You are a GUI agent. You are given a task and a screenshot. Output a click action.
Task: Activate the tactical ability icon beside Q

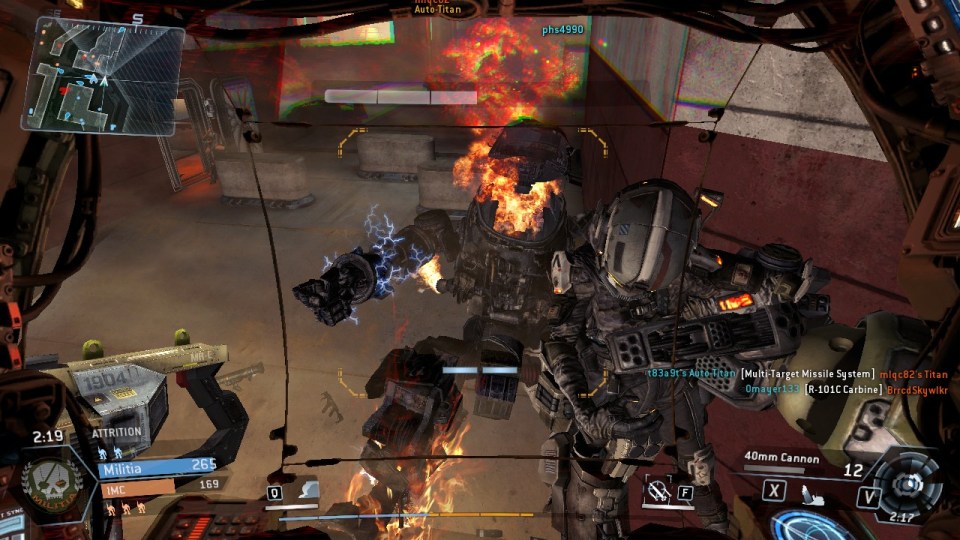[x=308, y=490]
